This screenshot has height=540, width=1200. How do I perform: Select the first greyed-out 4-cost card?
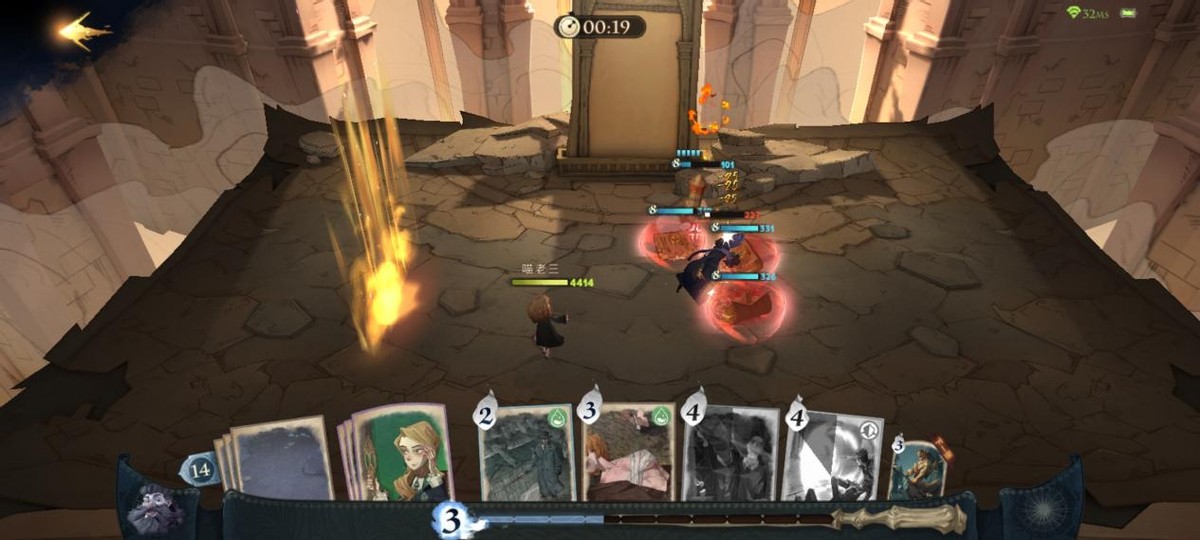point(731,453)
